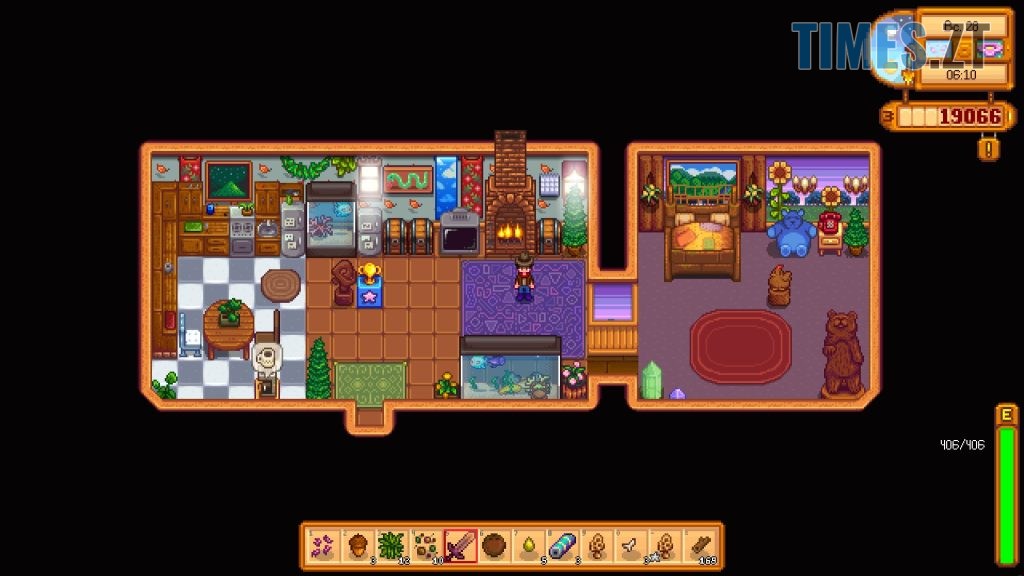
Task: Select the acorn in the hotbar
Action: [358, 546]
